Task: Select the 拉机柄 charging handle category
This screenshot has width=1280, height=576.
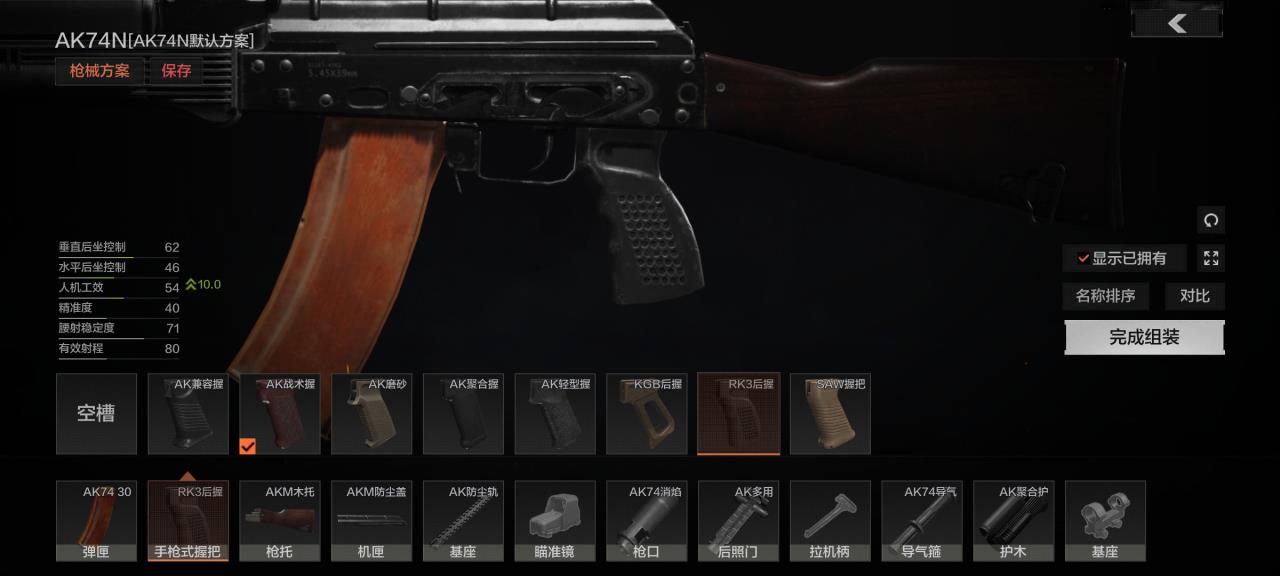Action: pos(830,521)
